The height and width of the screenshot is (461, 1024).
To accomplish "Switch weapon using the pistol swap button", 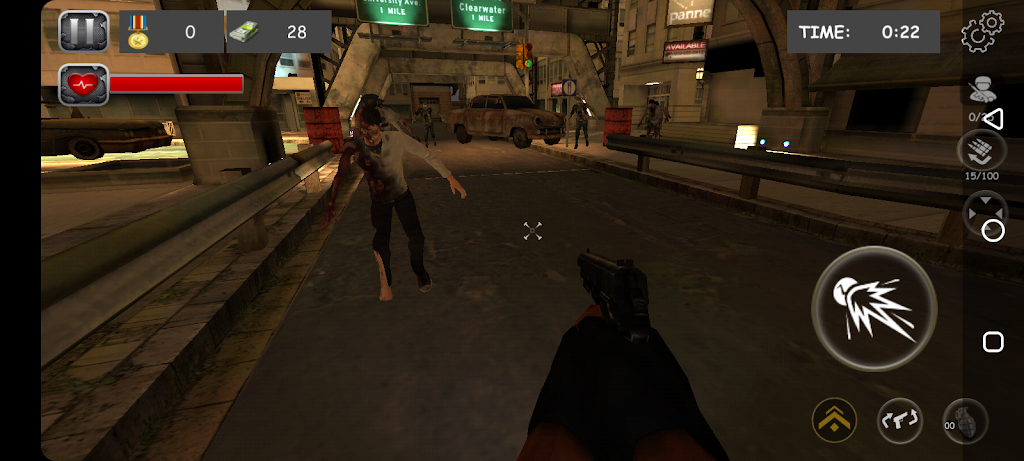I will coord(900,420).
